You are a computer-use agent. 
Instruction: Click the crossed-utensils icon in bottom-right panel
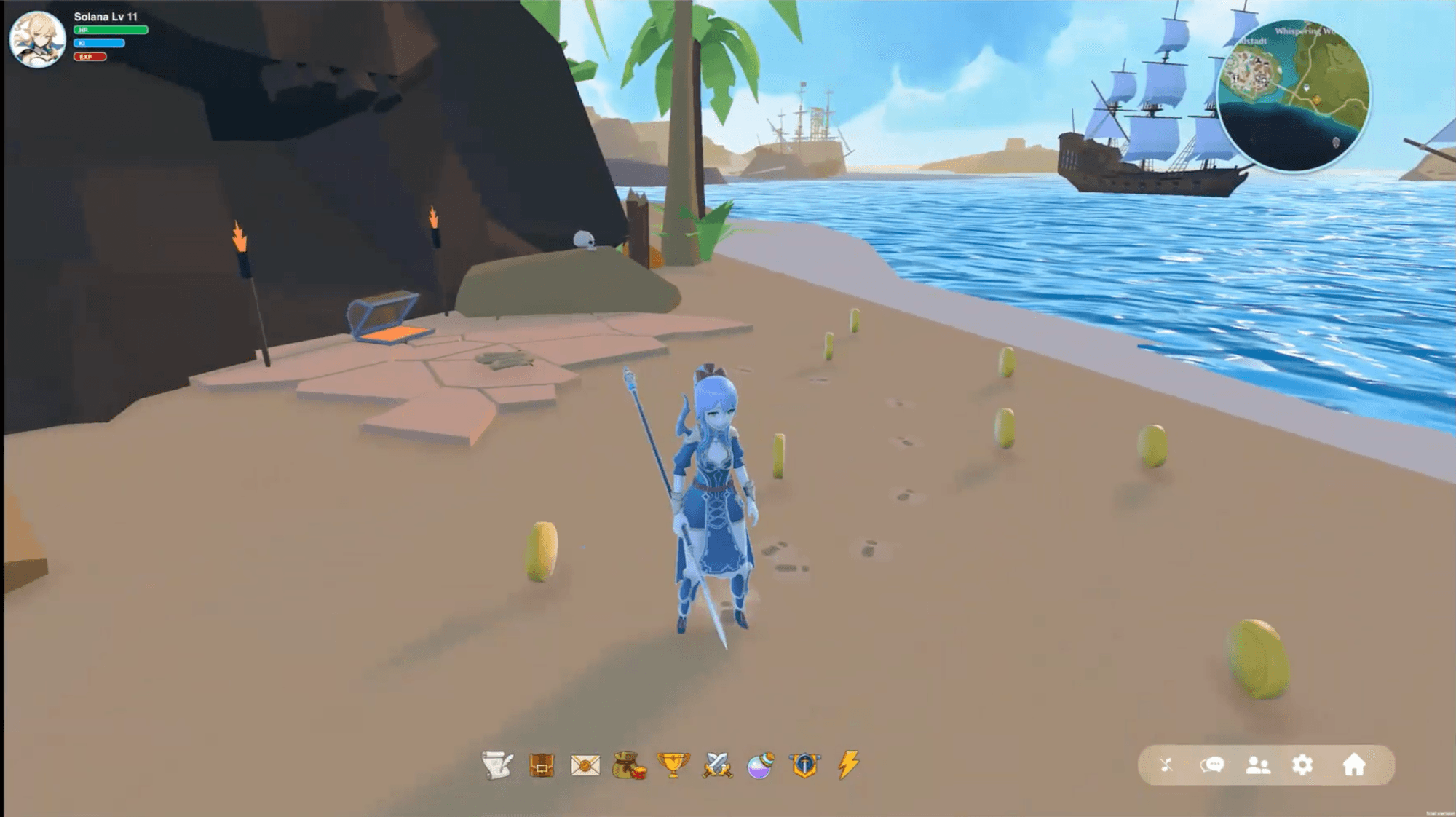tap(1167, 765)
